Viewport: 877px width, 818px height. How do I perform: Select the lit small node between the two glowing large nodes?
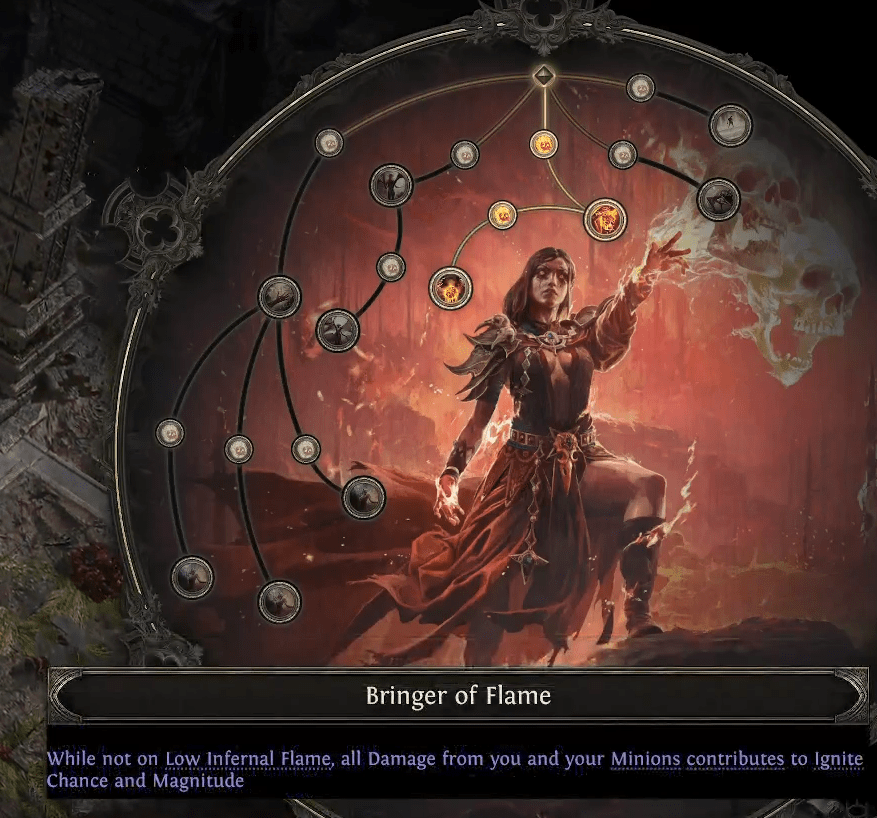pos(502,213)
